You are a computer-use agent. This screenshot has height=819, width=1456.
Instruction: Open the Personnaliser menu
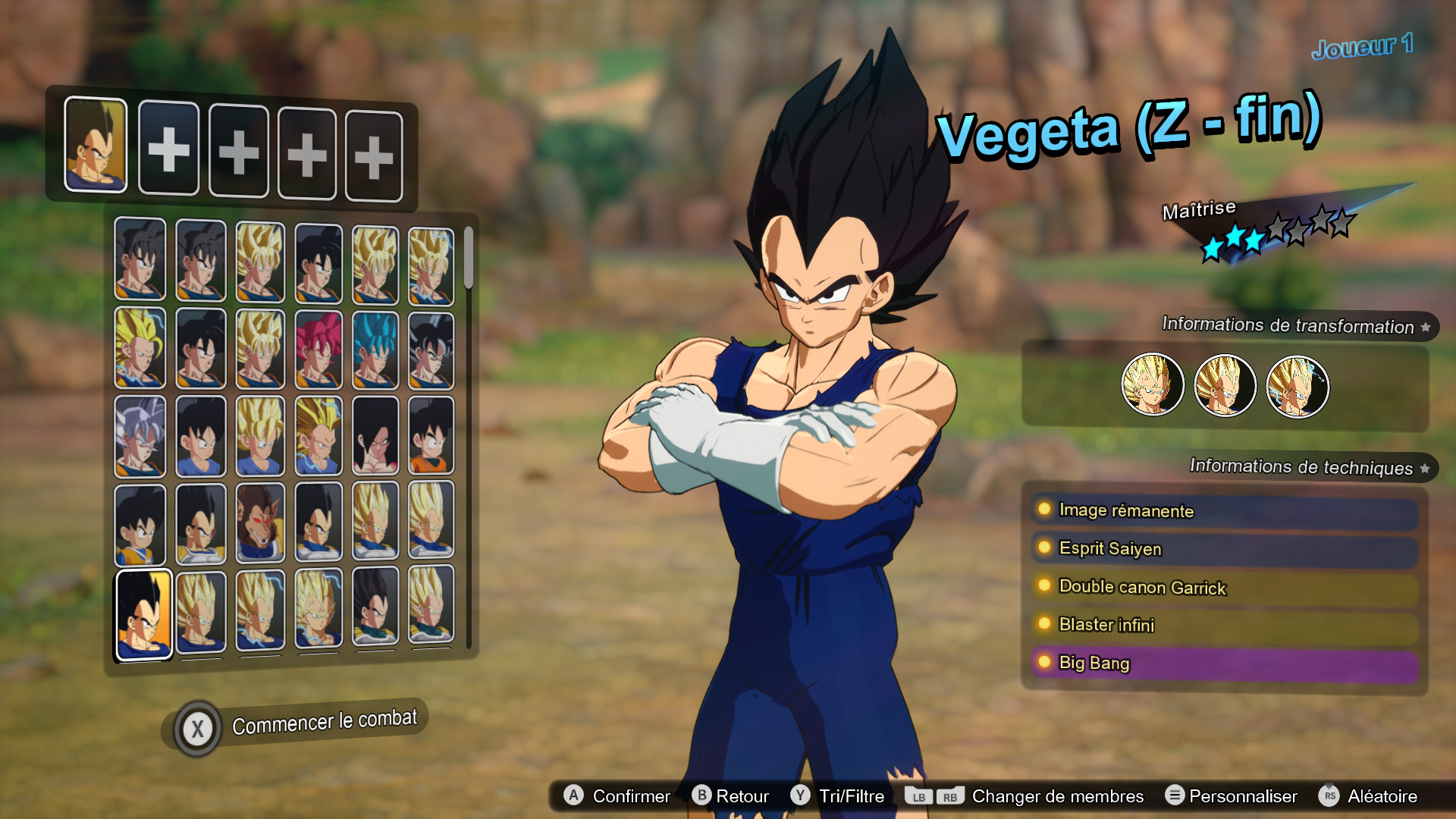(1244, 796)
